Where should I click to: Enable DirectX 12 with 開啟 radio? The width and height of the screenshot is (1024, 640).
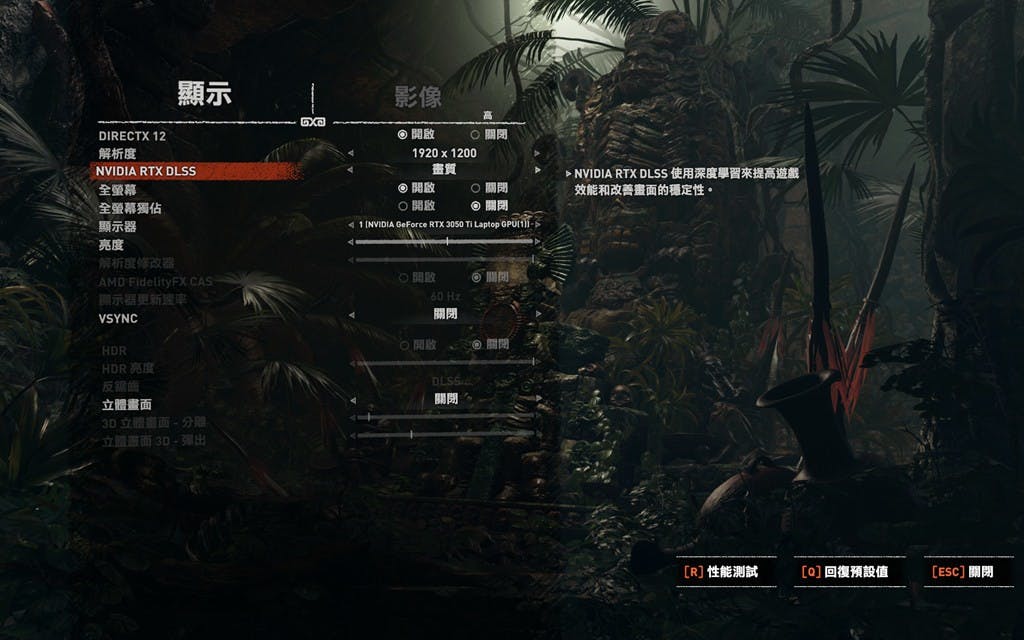(x=402, y=134)
